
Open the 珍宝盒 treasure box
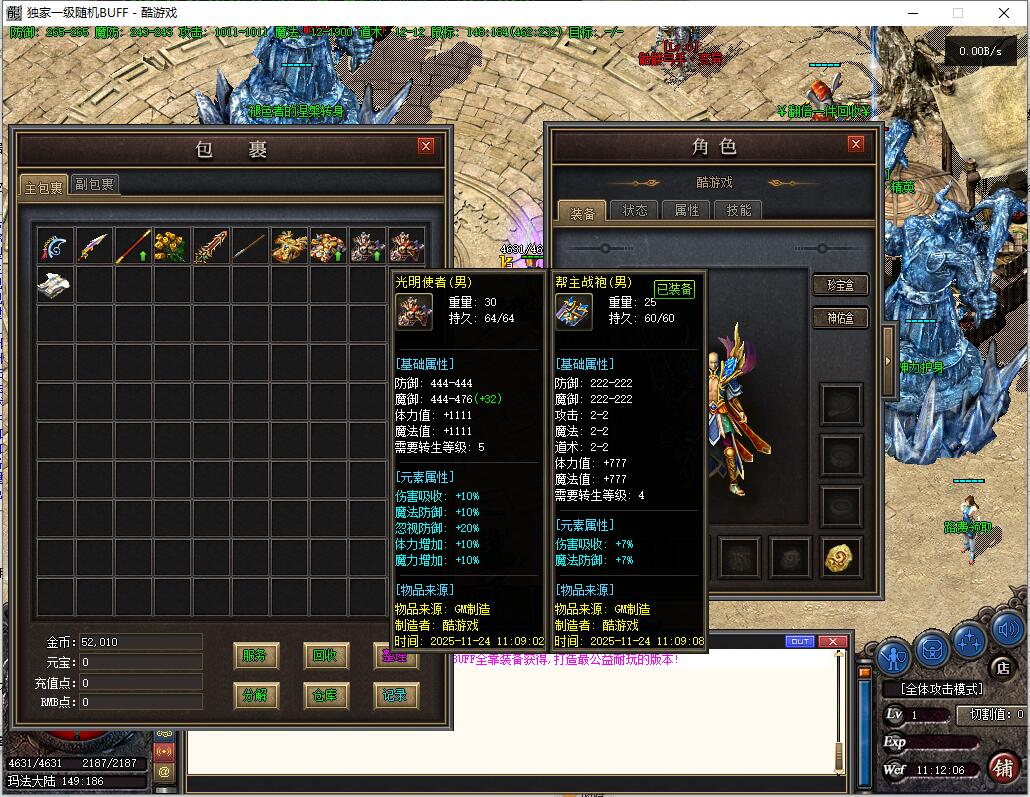(x=839, y=285)
